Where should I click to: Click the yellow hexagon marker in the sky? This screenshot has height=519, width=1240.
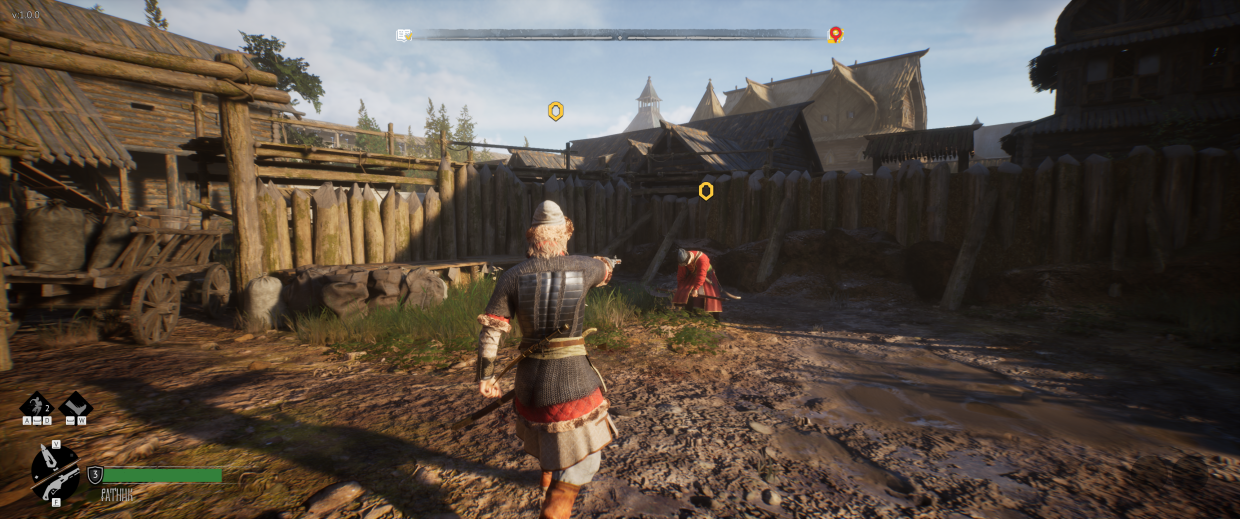click(x=555, y=111)
